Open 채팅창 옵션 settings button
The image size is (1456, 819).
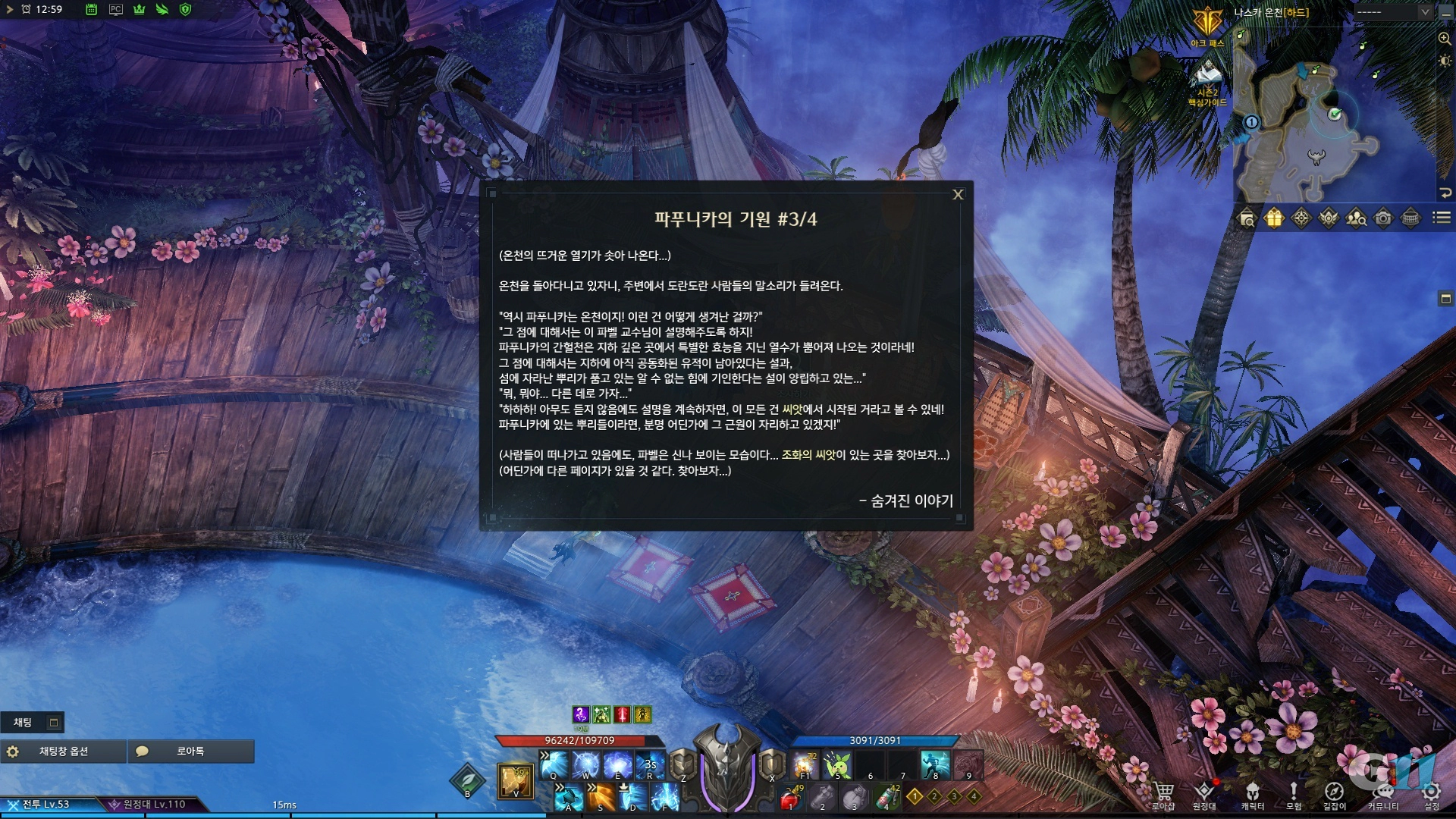point(64,752)
